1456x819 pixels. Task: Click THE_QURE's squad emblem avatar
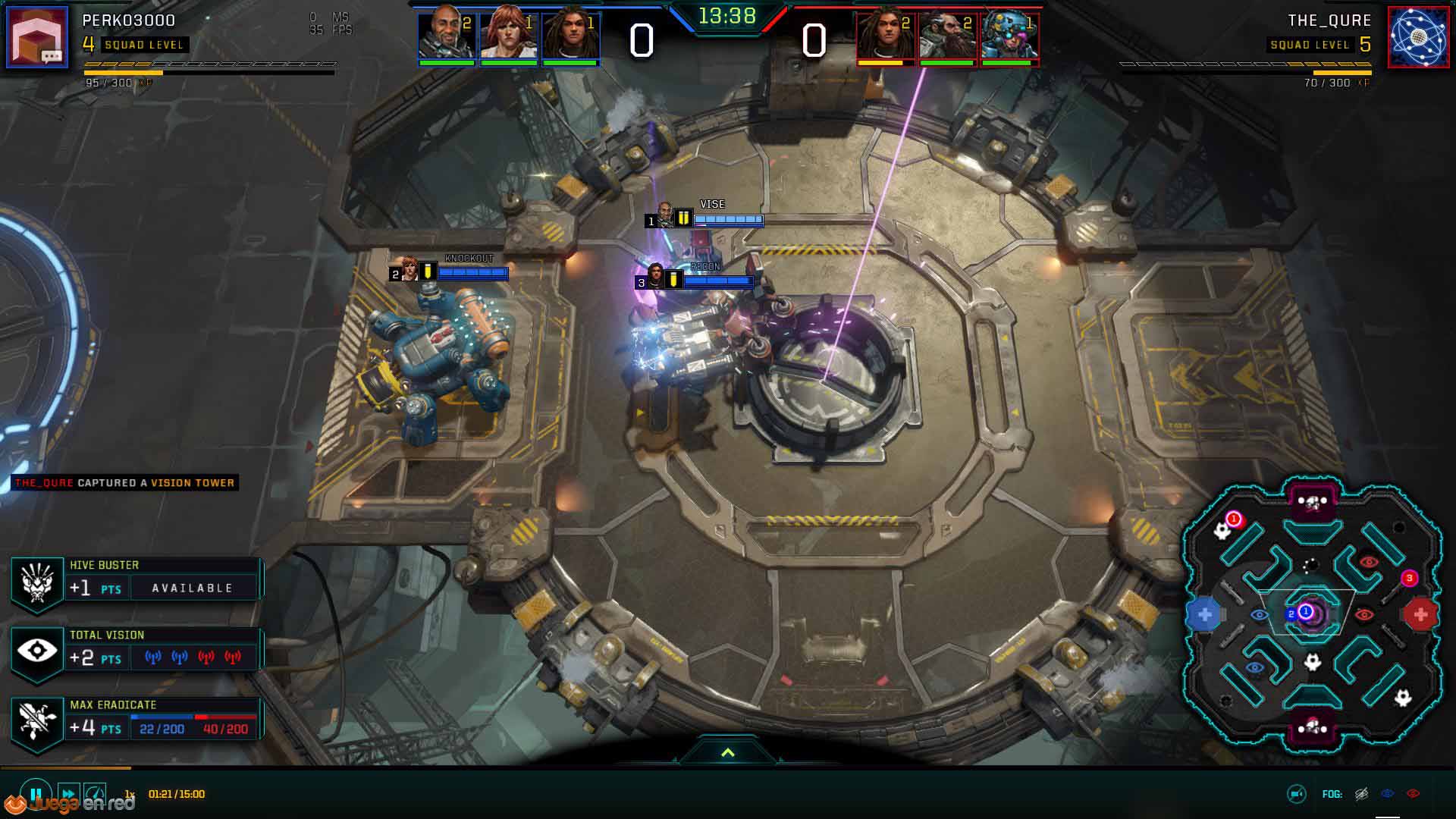tap(1418, 37)
